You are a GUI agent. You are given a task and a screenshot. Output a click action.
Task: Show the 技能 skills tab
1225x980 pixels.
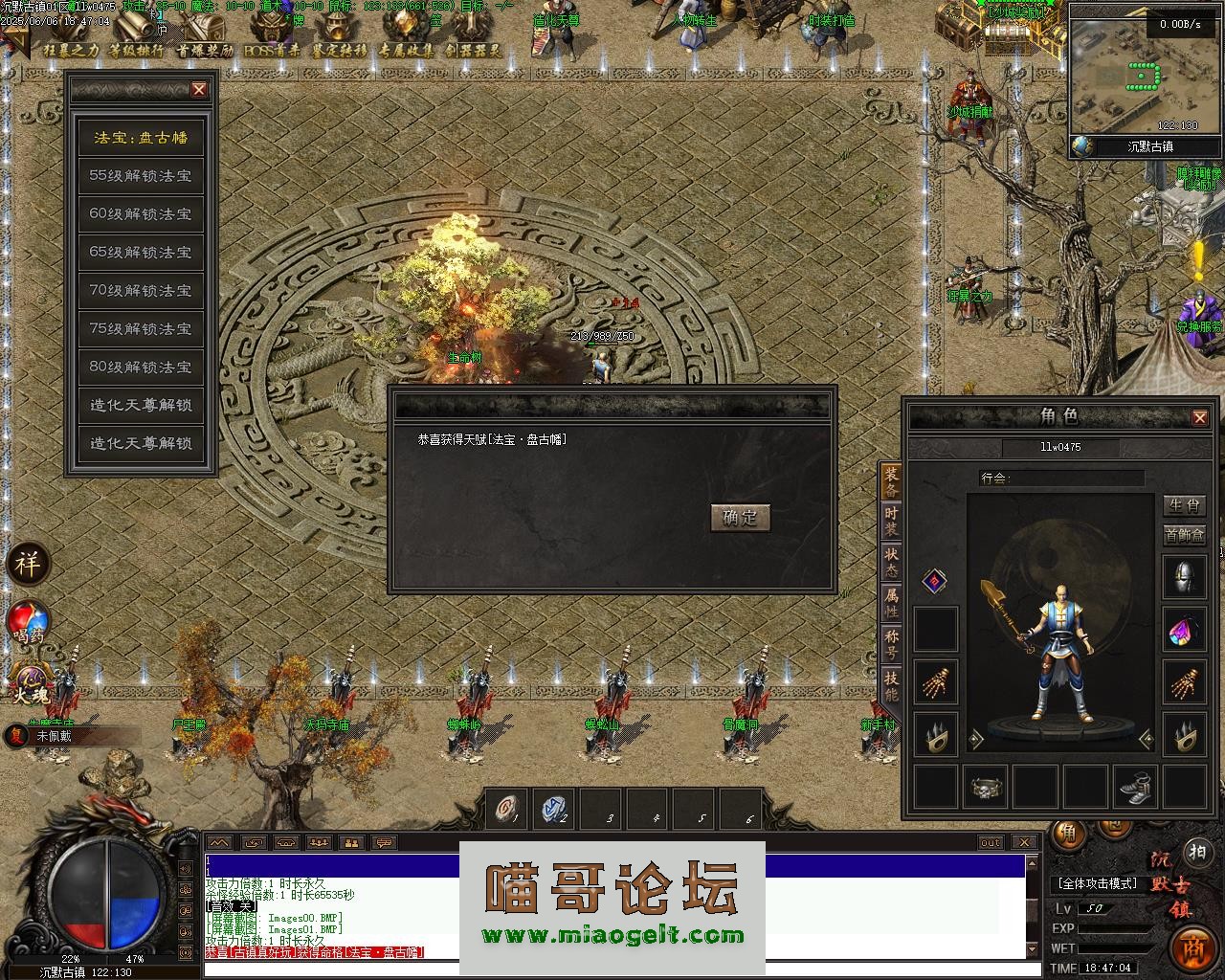[x=891, y=685]
